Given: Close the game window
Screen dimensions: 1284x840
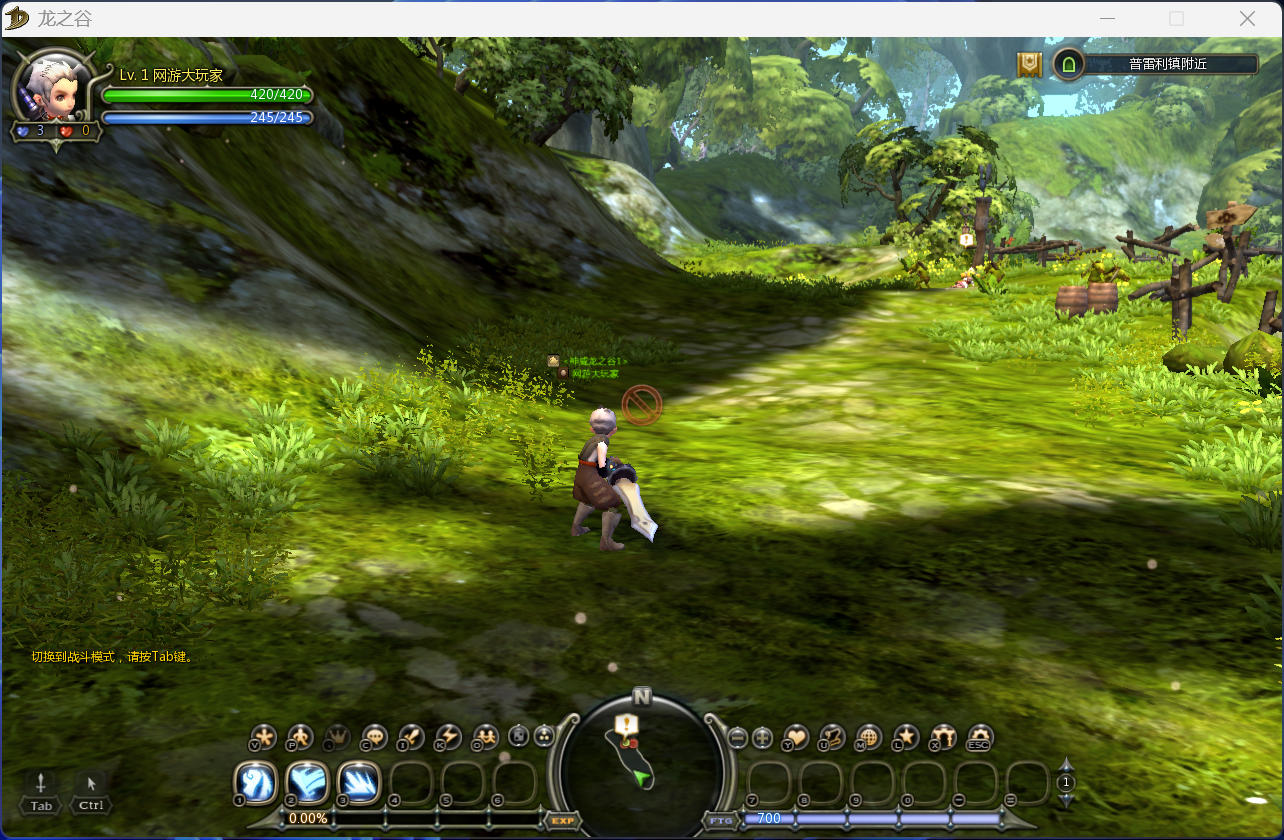Looking at the screenshot, I should point(1247,19).
